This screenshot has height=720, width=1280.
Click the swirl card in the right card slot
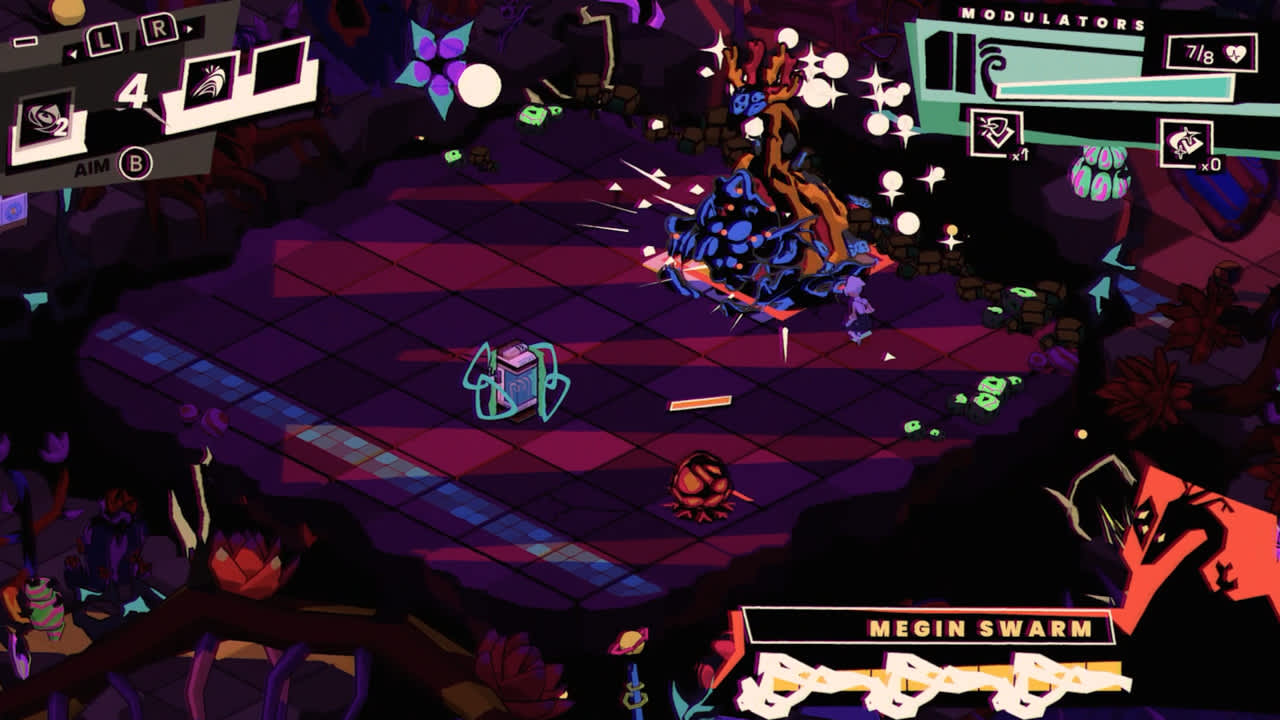211,81
